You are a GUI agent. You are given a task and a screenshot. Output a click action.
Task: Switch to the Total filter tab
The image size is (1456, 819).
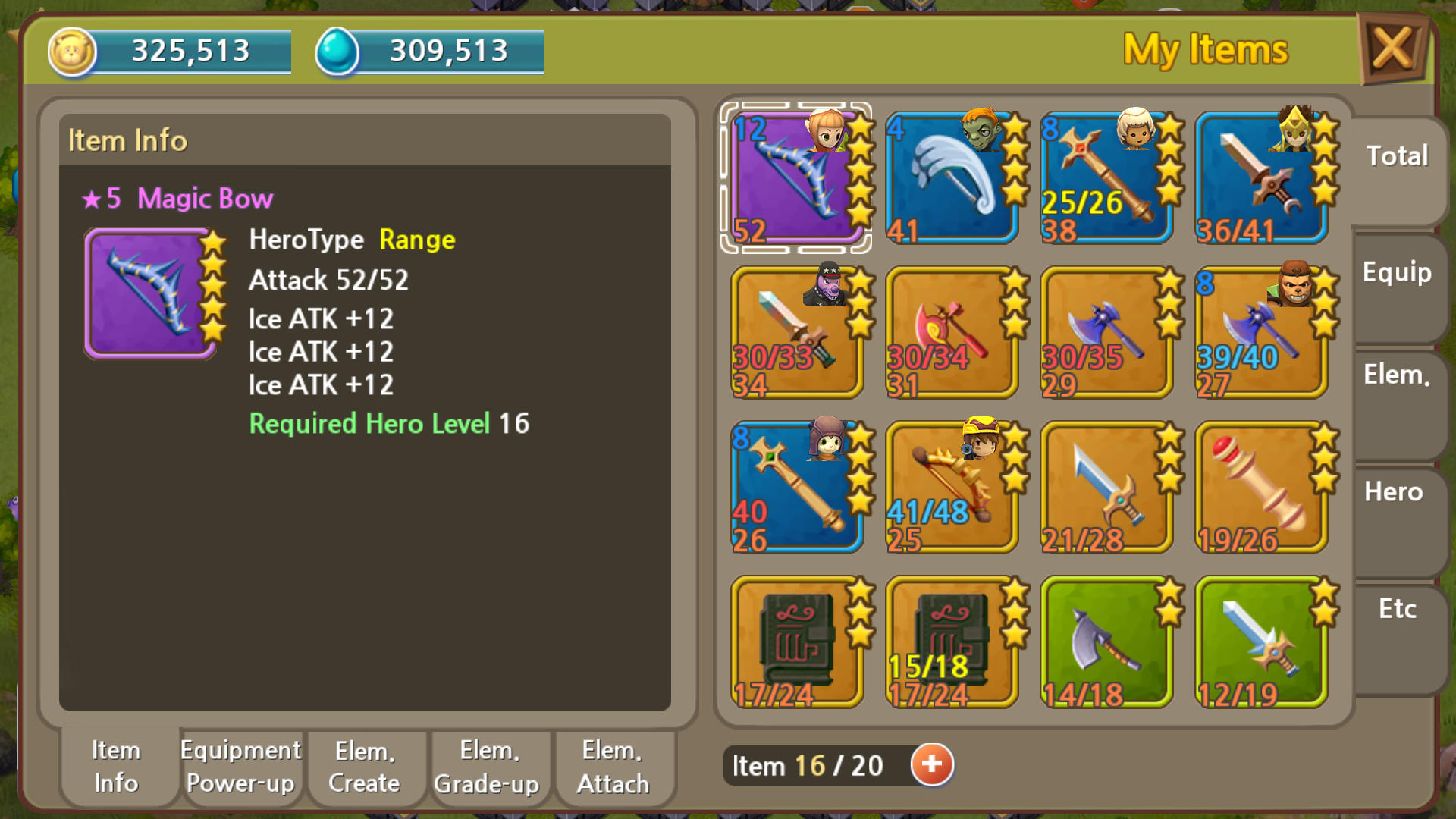(1397, 156)
